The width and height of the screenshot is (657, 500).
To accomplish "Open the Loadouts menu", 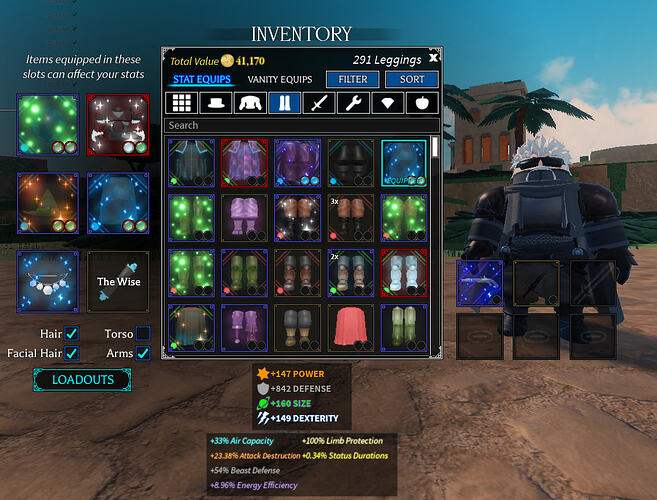I will (82, 380).
